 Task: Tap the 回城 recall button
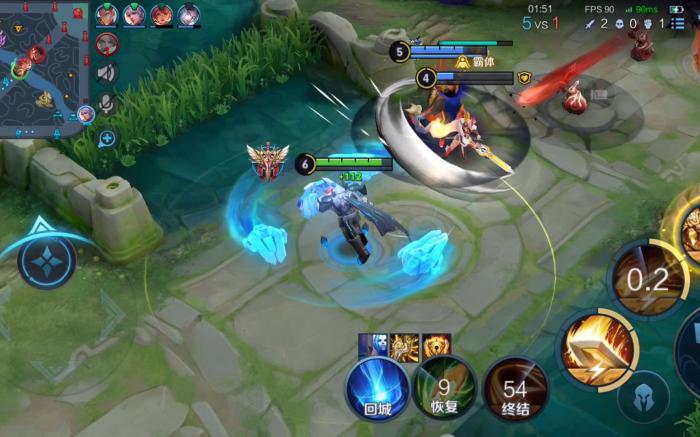377,390
